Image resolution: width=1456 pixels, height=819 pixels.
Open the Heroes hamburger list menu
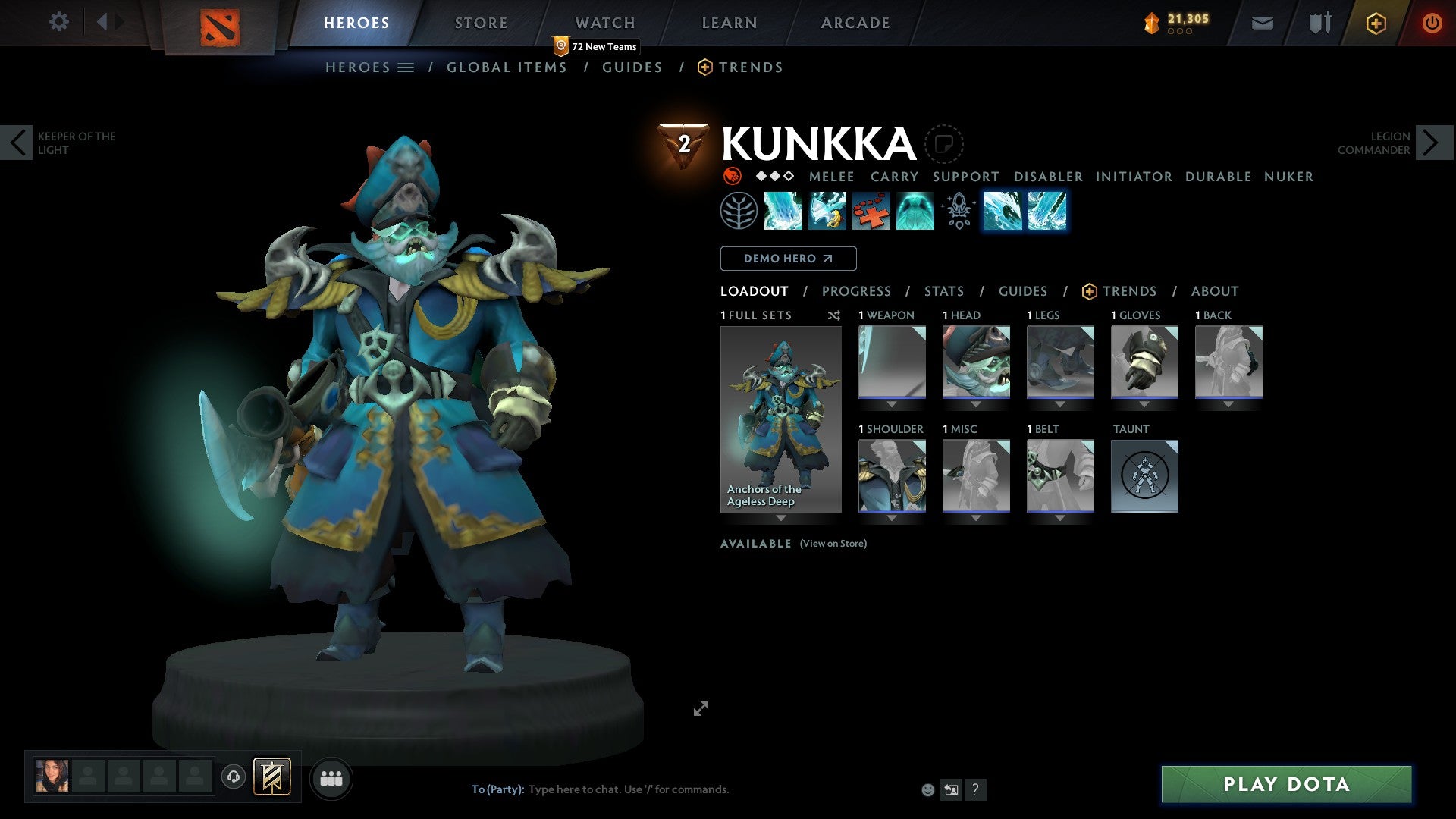tap(406, 67)
